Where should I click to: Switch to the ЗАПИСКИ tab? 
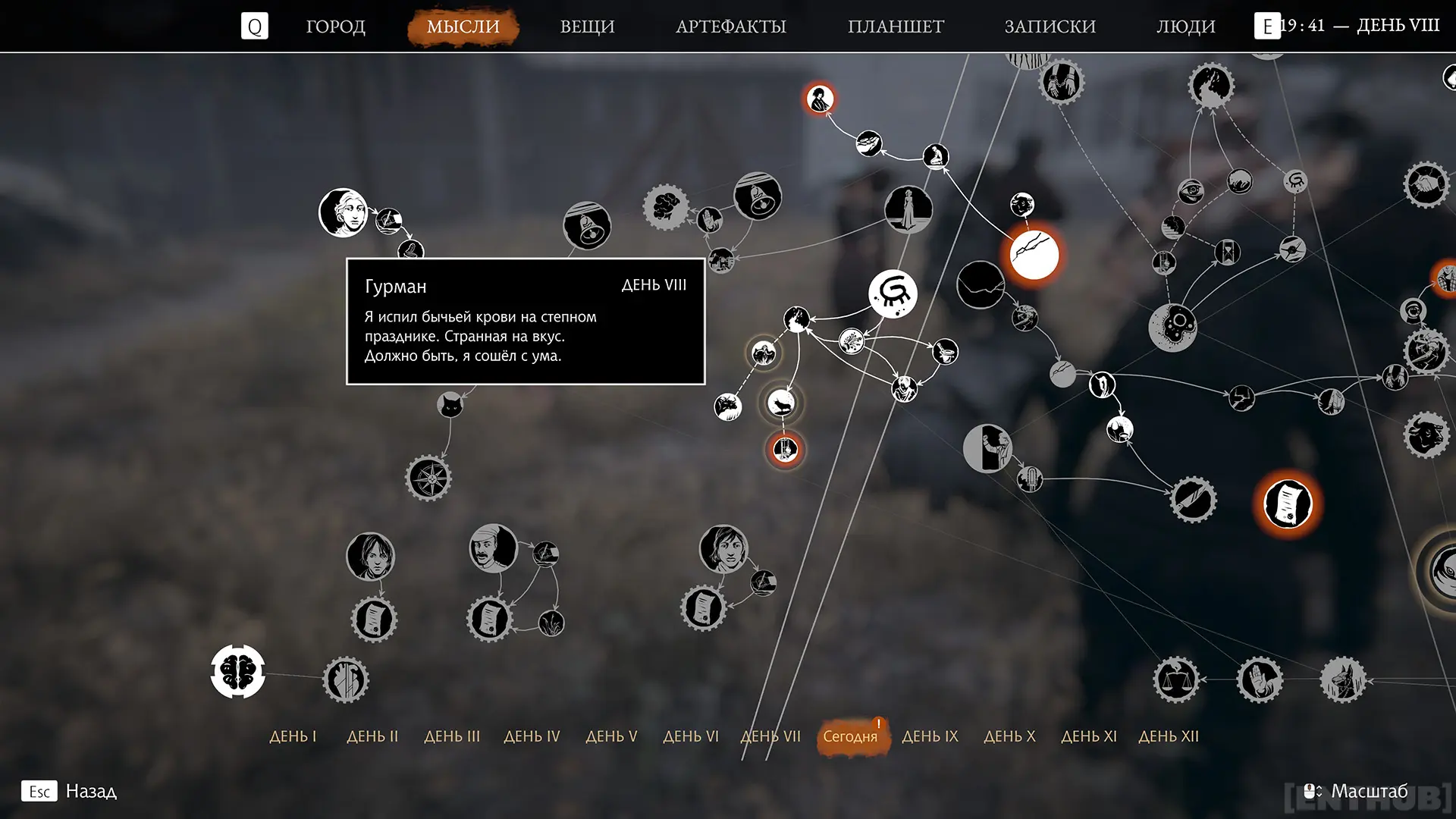coord(1050,27)
